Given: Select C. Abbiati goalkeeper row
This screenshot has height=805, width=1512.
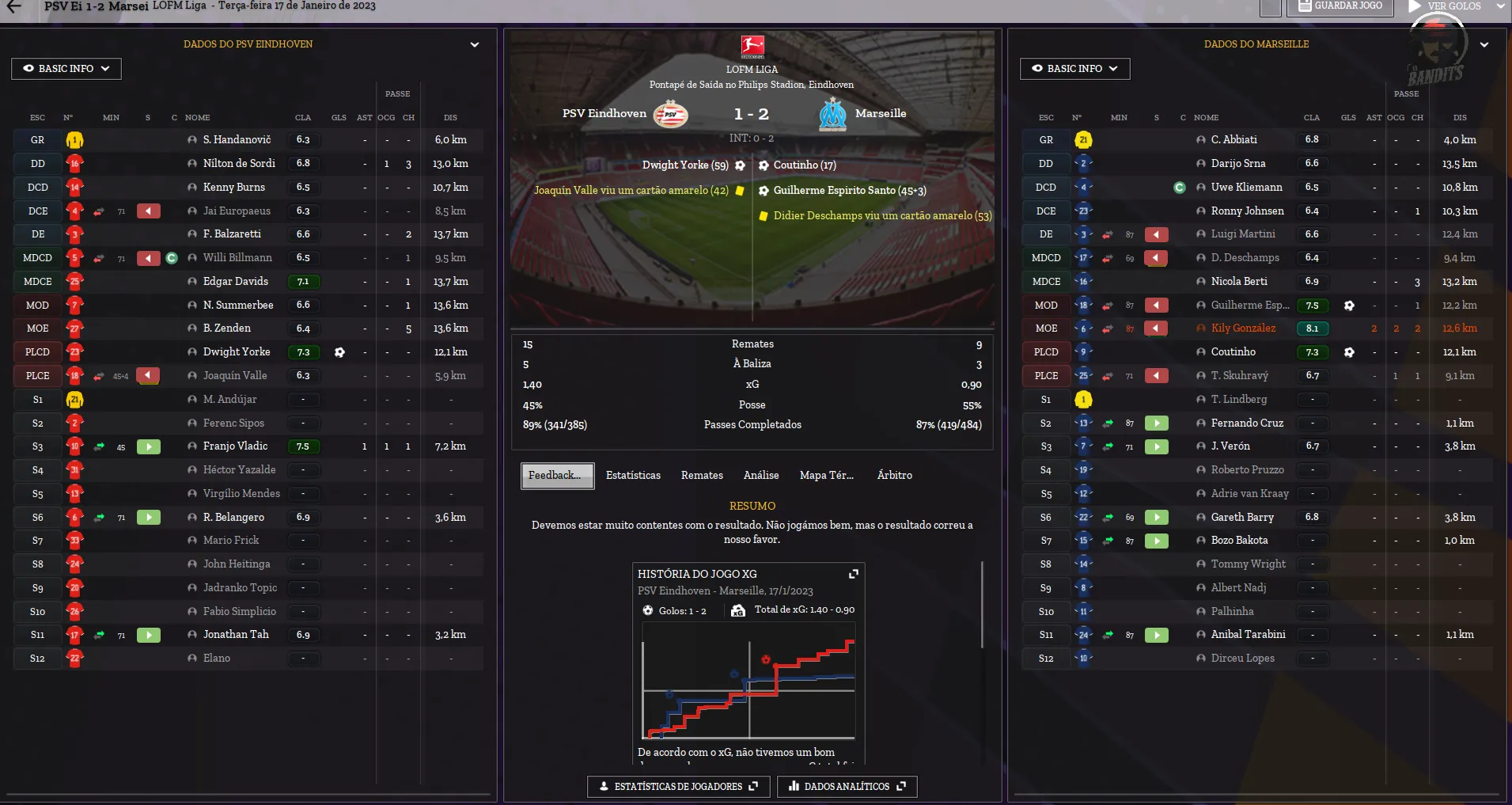Looking at the screenshot, I should coord(1233,140).
